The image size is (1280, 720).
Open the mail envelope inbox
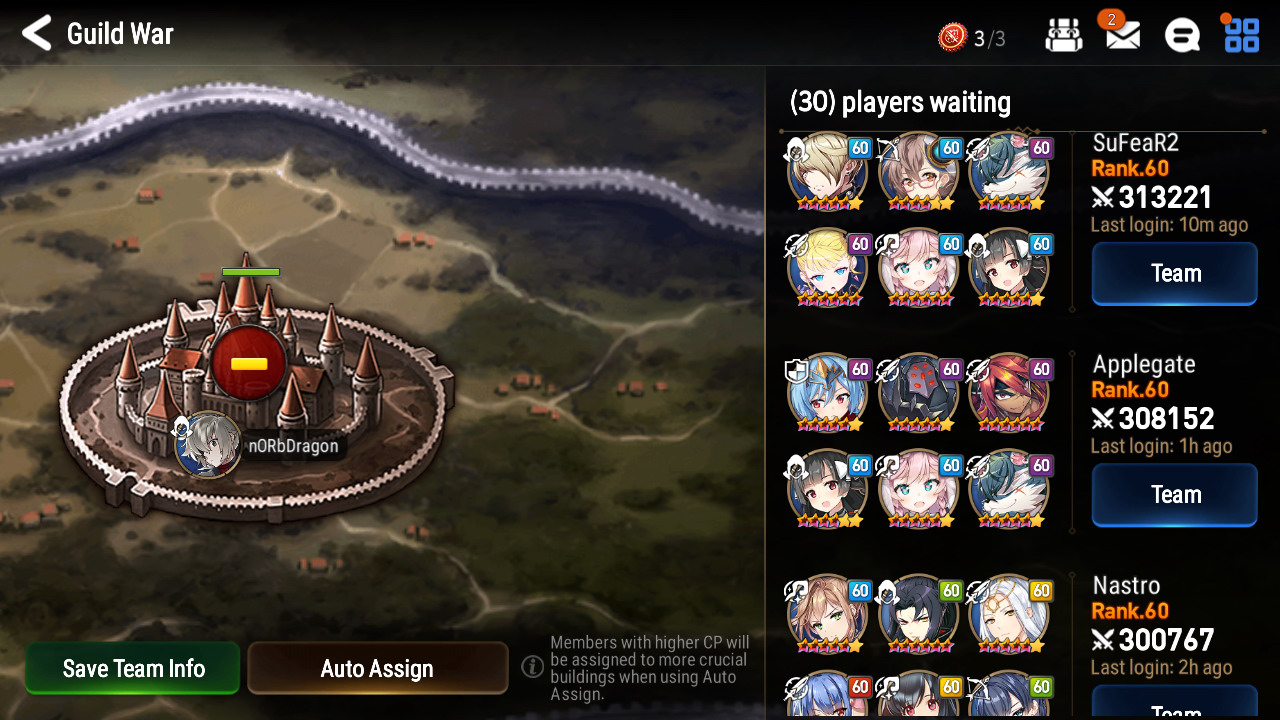pos(1123,35)
